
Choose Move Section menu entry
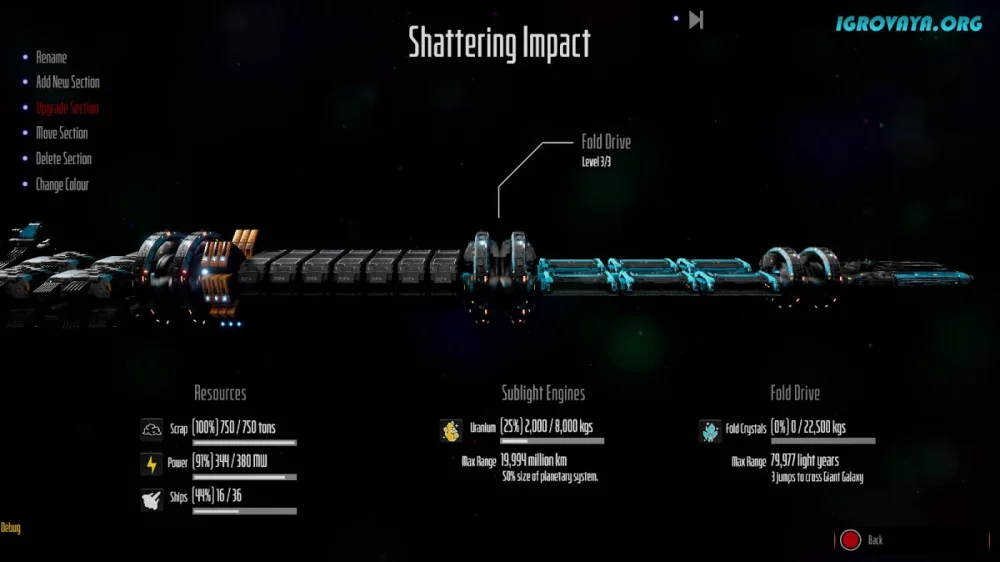[61, 133]
